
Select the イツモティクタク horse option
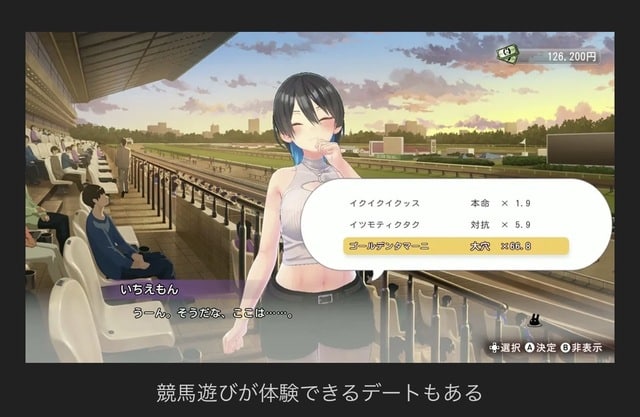point(455,224)
